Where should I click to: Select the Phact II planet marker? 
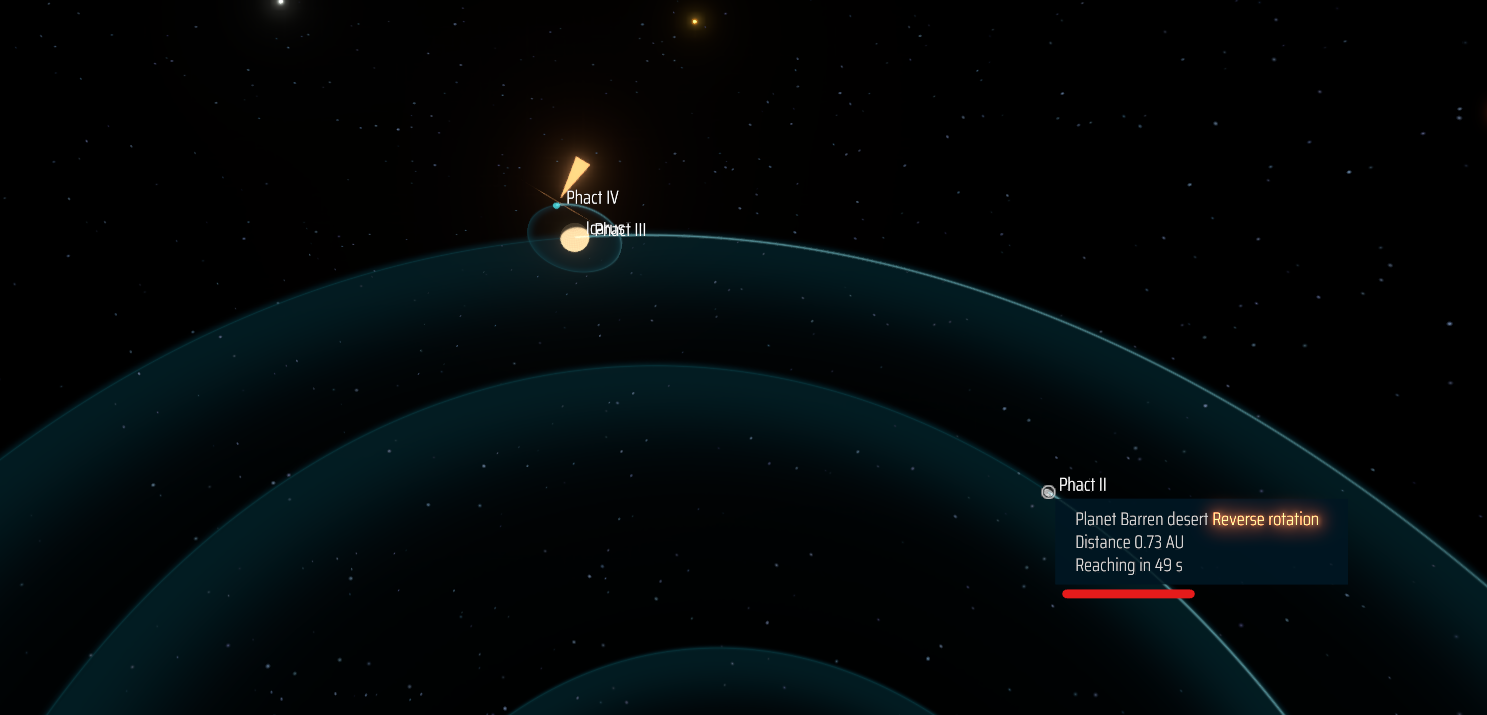(1048, 492)
